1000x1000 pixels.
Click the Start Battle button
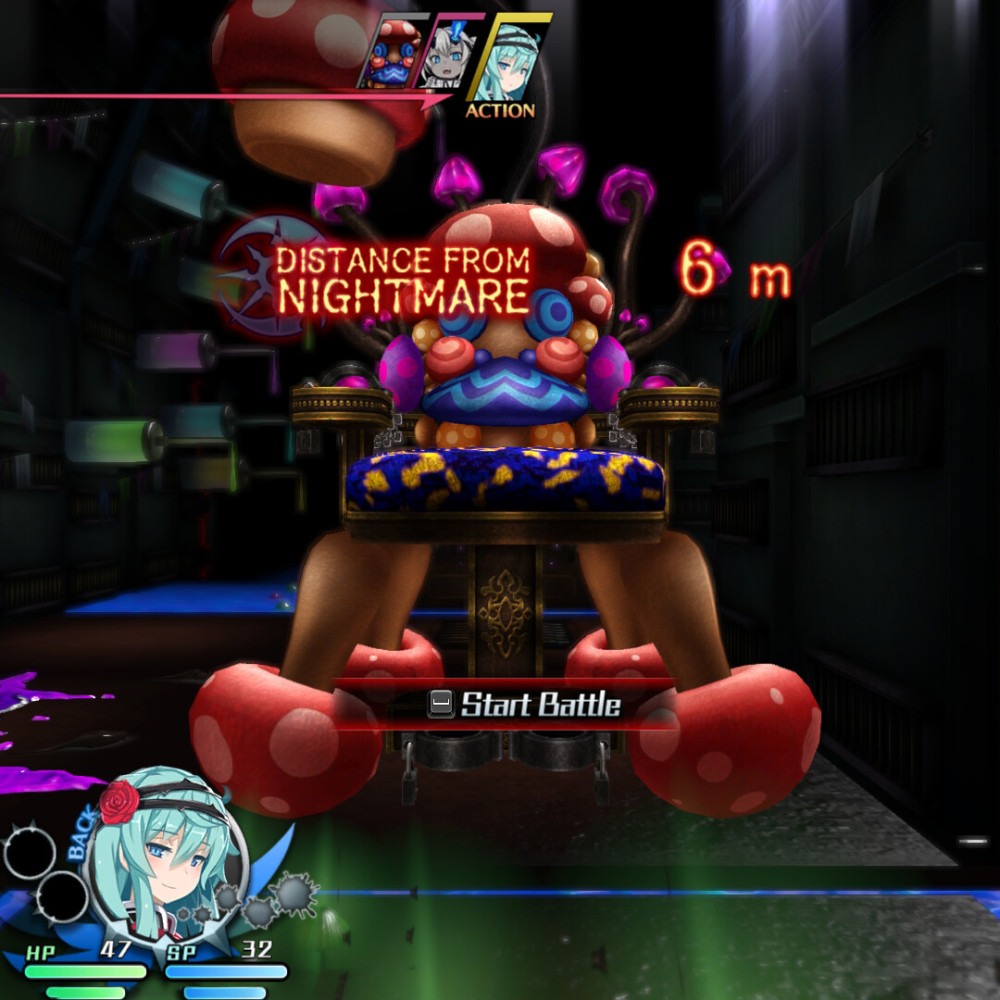coord(524,705)
